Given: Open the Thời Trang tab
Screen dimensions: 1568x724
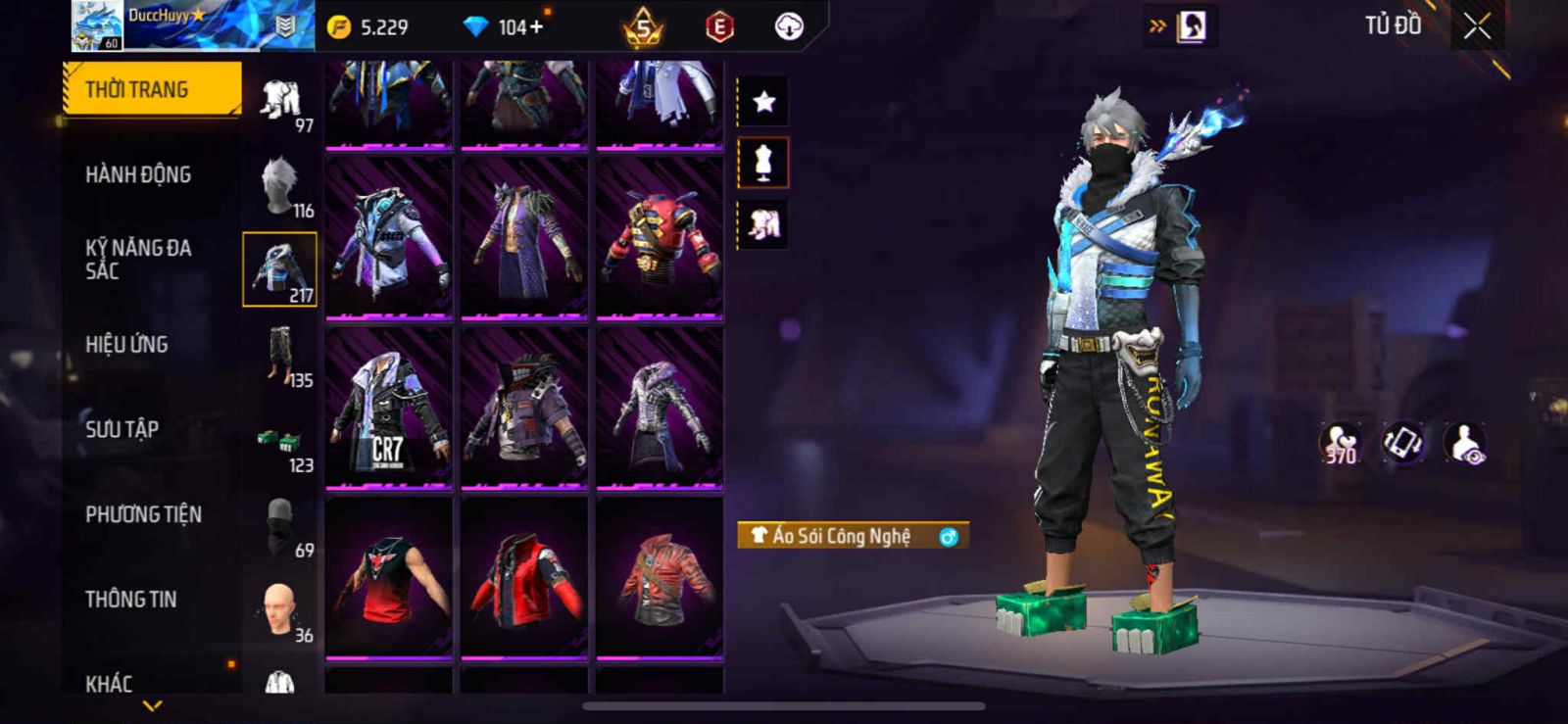Looking at the screenshot, I should [151, 89].
